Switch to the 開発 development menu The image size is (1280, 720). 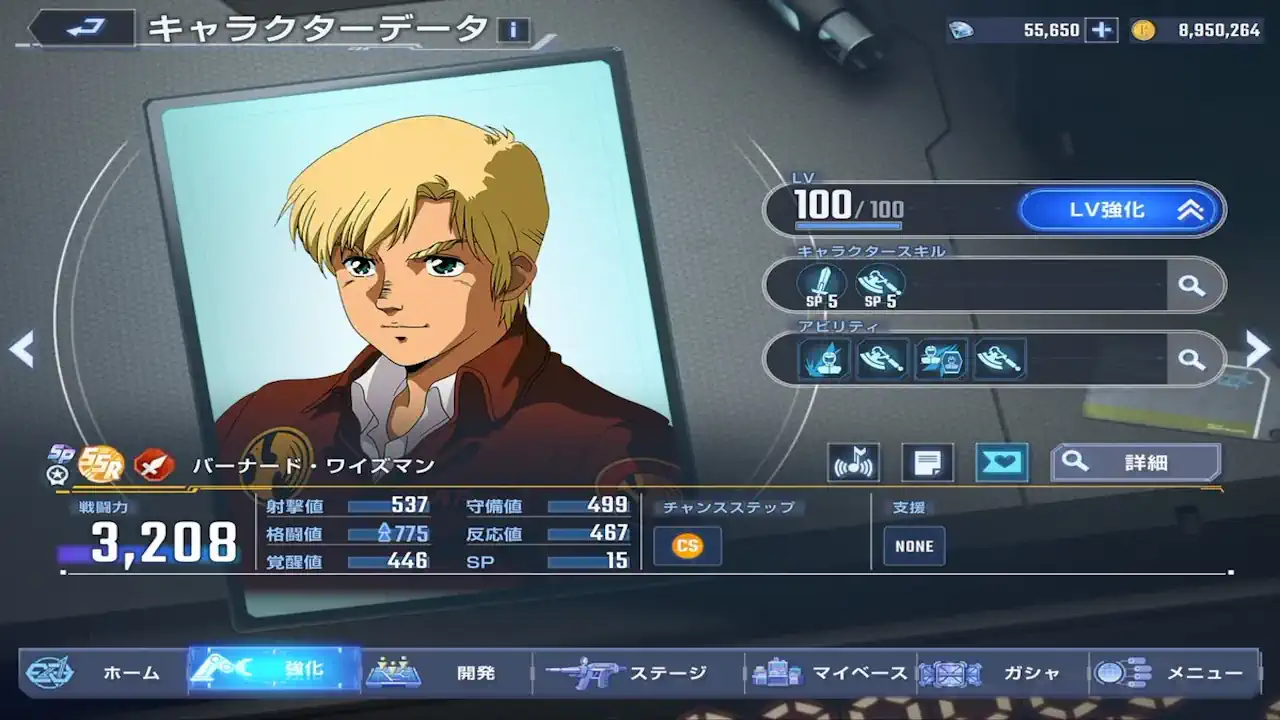446,673
